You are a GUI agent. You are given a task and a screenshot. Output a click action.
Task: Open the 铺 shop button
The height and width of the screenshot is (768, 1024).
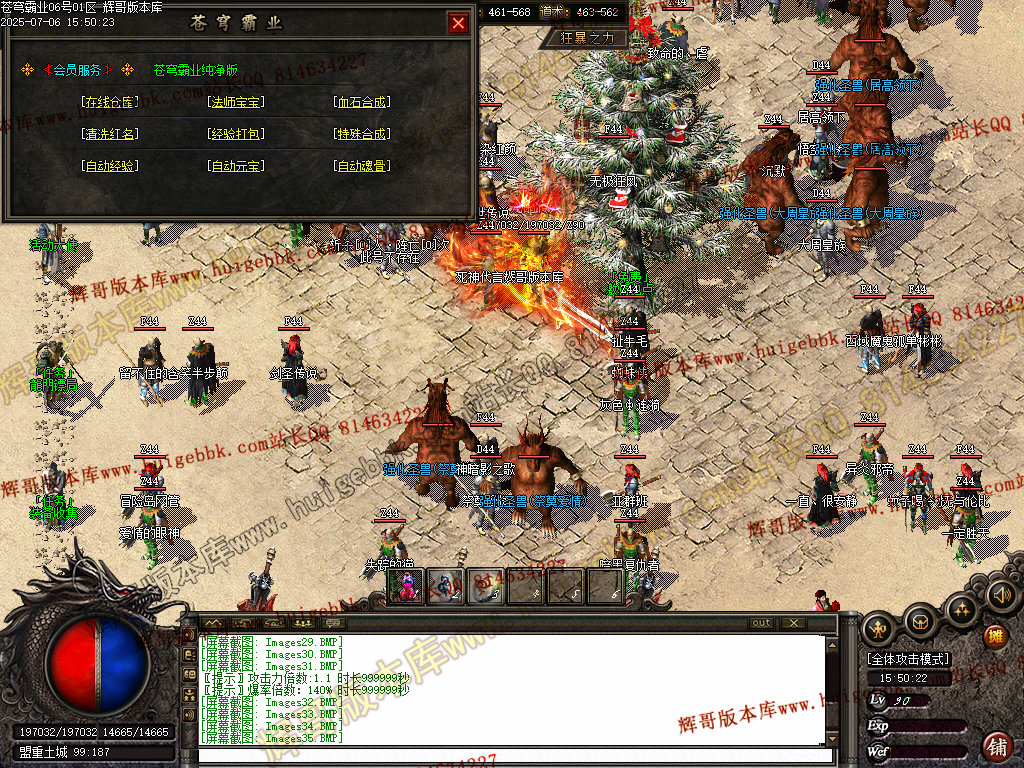tap(997, 745)
